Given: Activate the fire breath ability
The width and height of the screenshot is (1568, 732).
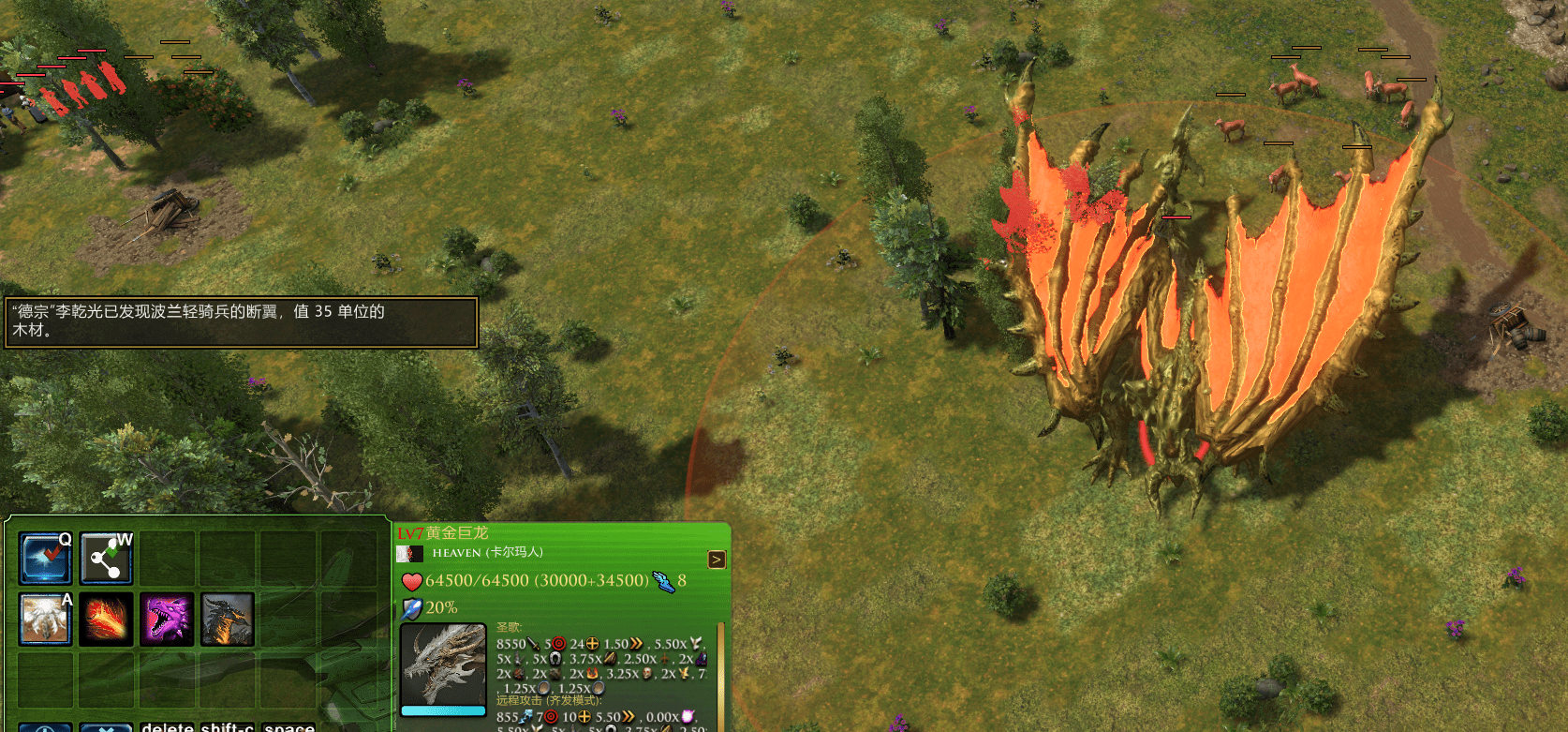Looking at the screenshot, I should 106,620.
